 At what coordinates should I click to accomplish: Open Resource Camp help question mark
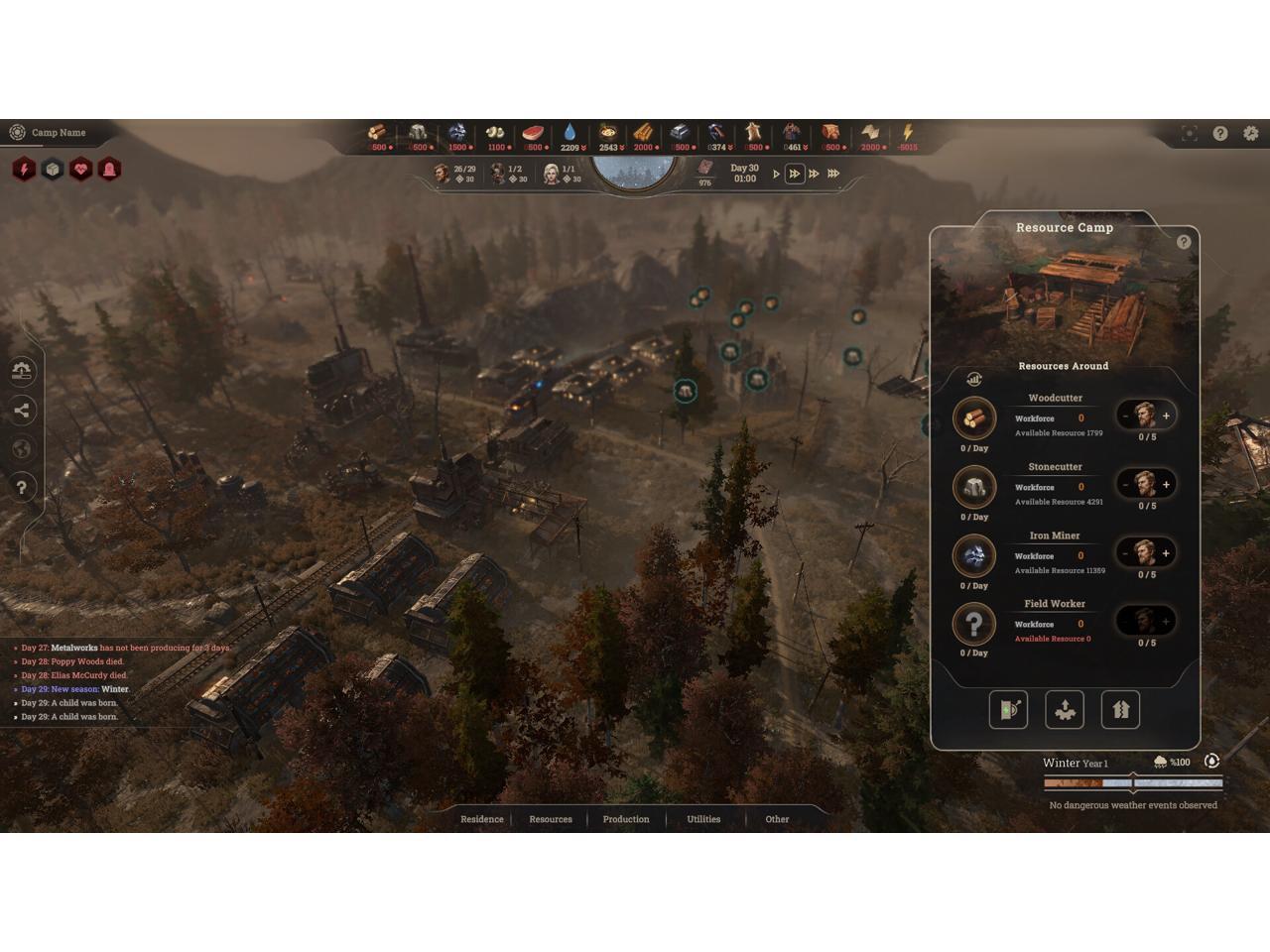click(1183, 242)
